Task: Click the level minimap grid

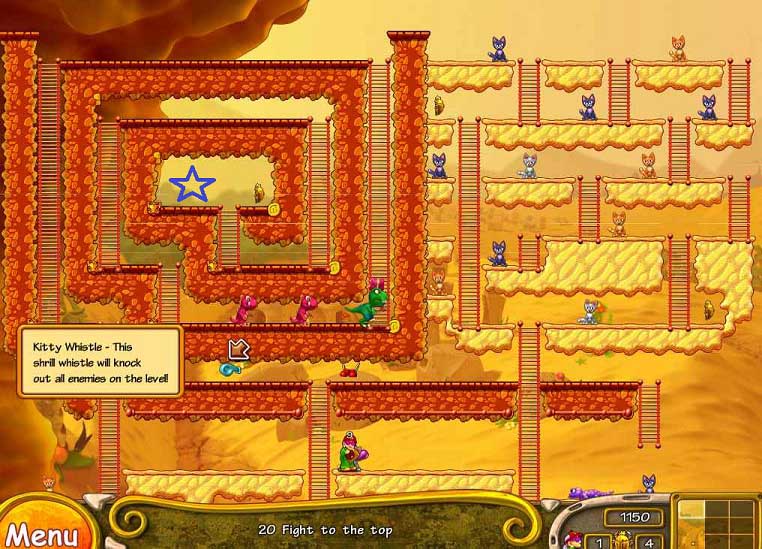Action: 716,522
